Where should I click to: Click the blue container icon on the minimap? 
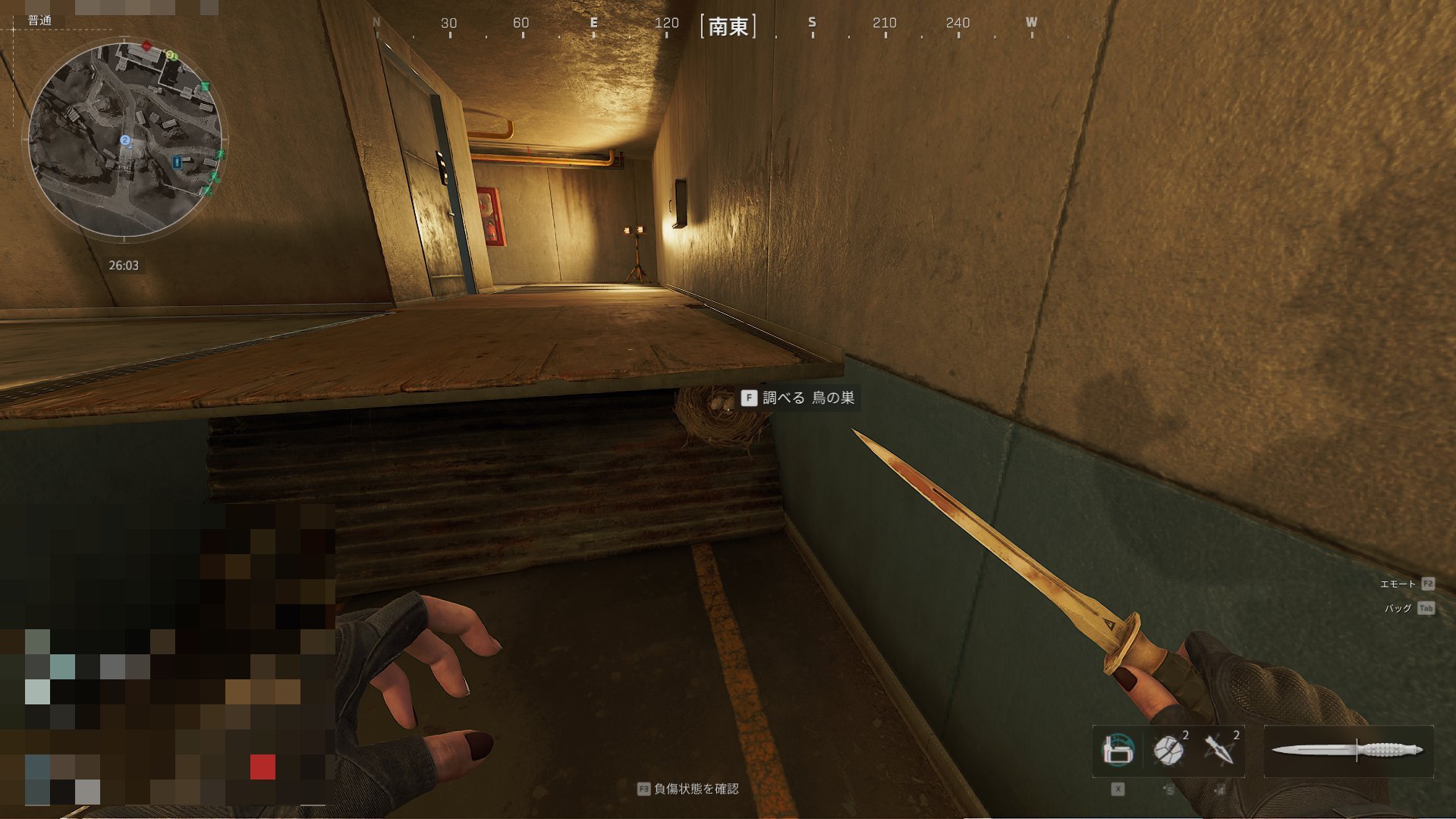178,162
